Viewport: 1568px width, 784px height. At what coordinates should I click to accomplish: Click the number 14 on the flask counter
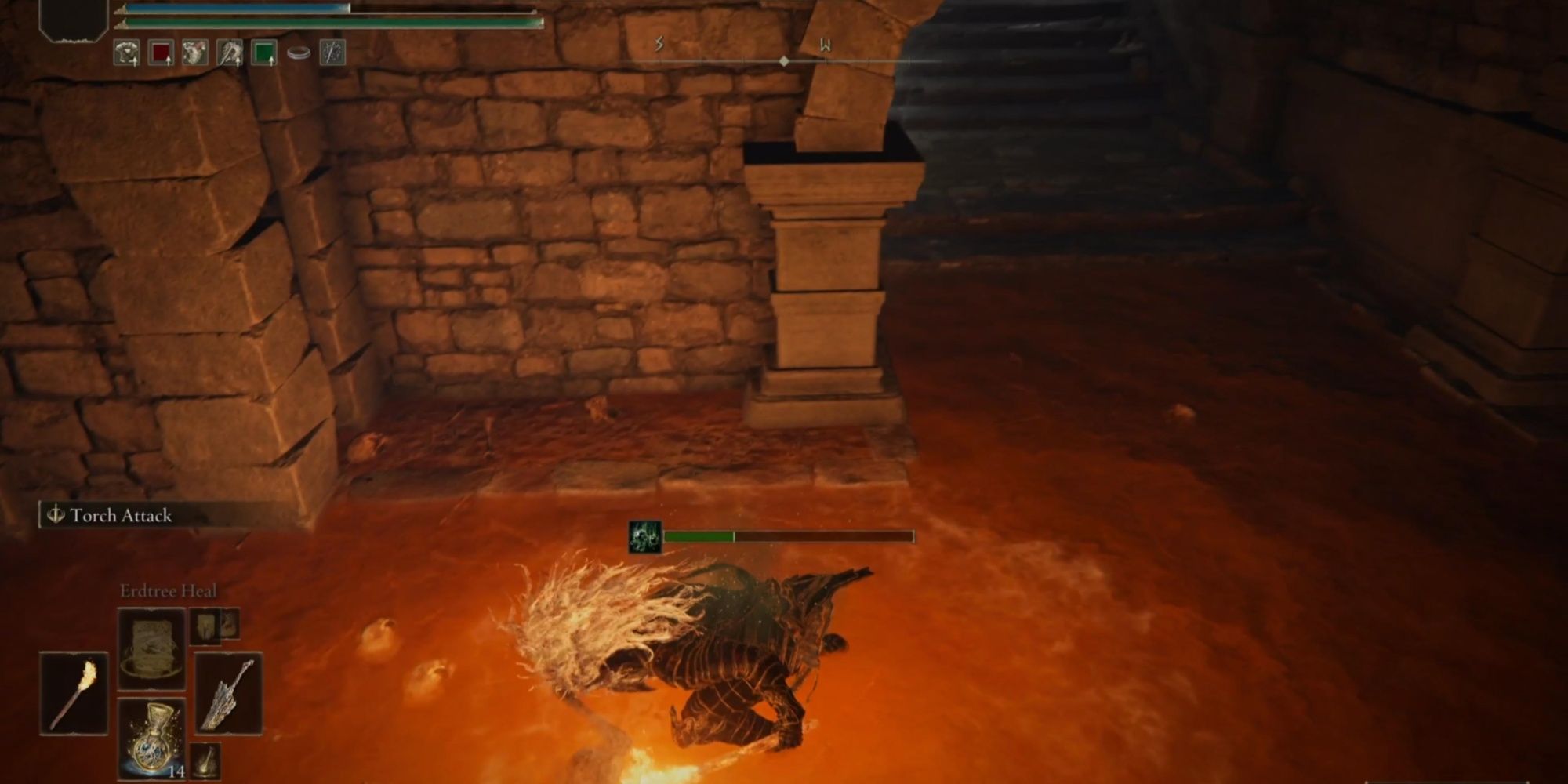pyautogui.click(x=177, y=771)
